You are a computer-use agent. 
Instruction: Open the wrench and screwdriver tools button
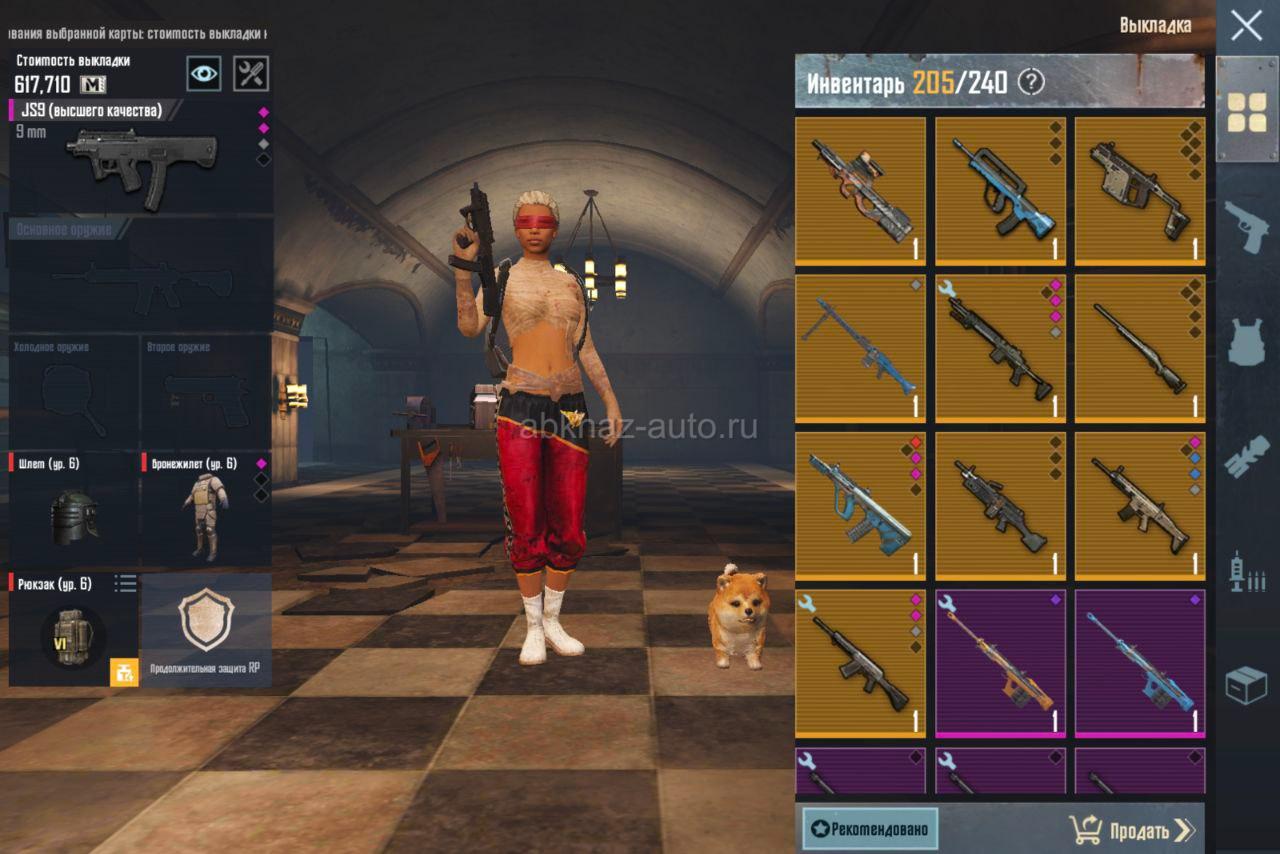point(251,73)
